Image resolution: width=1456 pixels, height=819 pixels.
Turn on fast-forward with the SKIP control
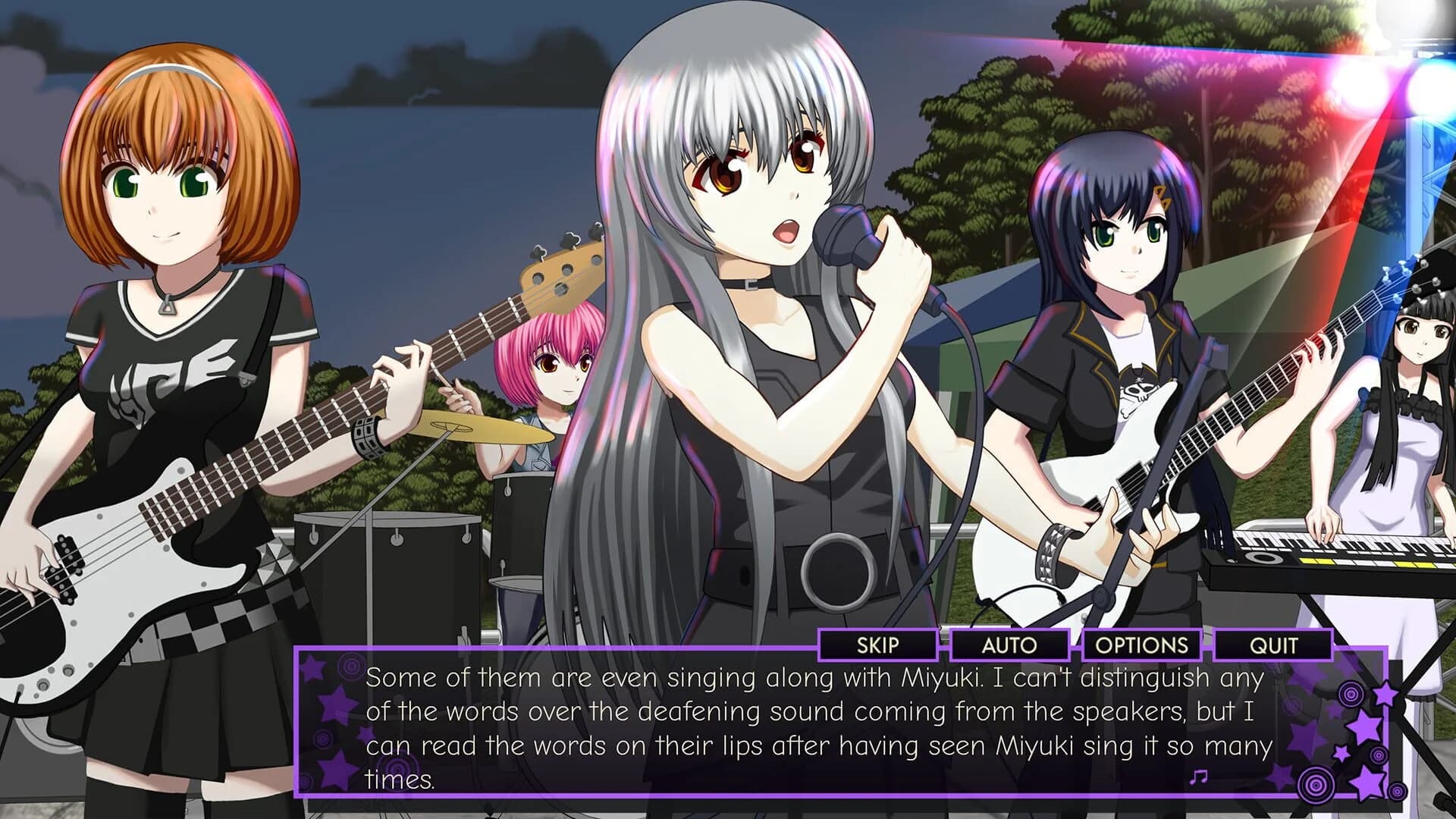click(877, 646)
